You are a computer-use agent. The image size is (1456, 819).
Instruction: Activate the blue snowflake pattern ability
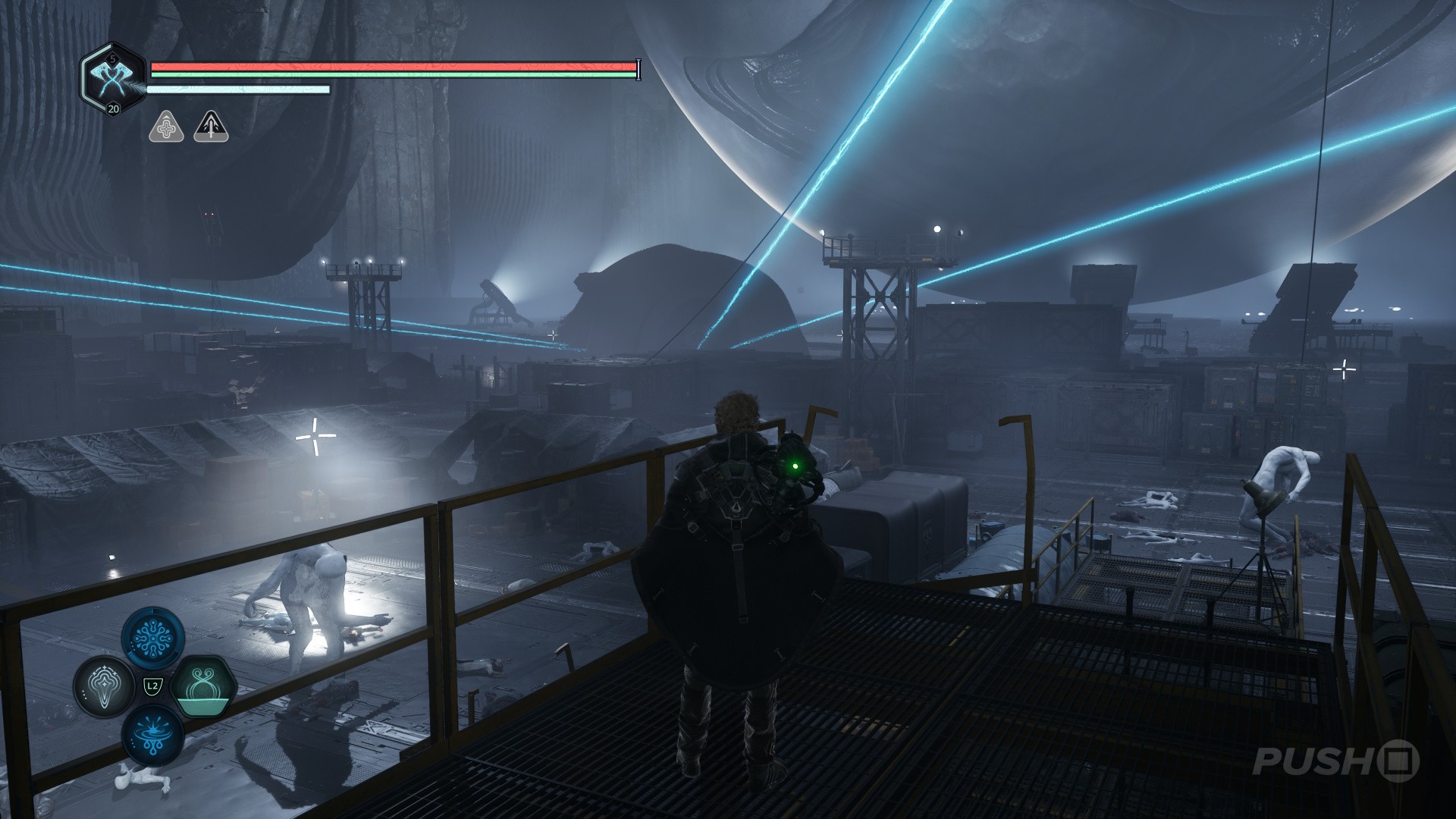pyautogui.click(x=152, y=639)
